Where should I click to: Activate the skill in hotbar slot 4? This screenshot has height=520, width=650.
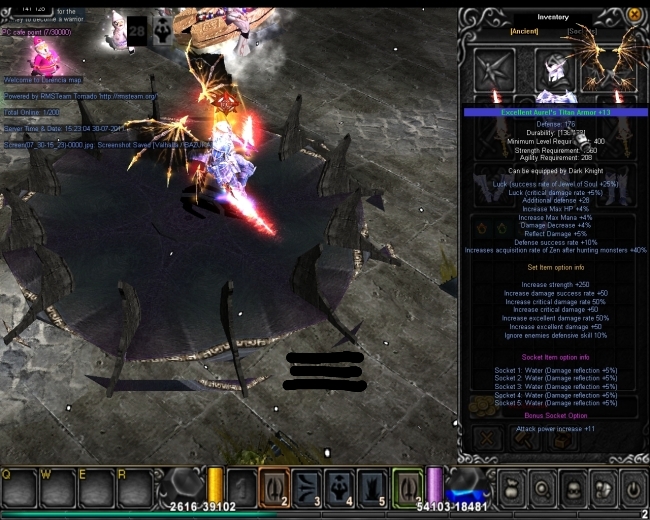(x=340, y=487)
